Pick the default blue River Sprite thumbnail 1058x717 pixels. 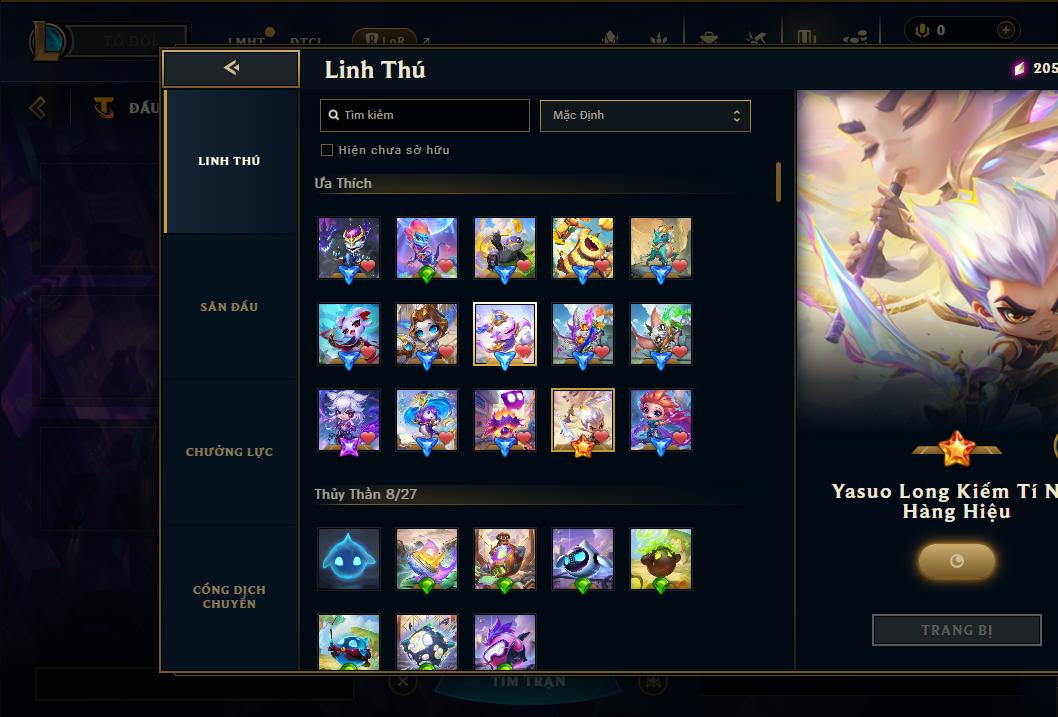349,559
